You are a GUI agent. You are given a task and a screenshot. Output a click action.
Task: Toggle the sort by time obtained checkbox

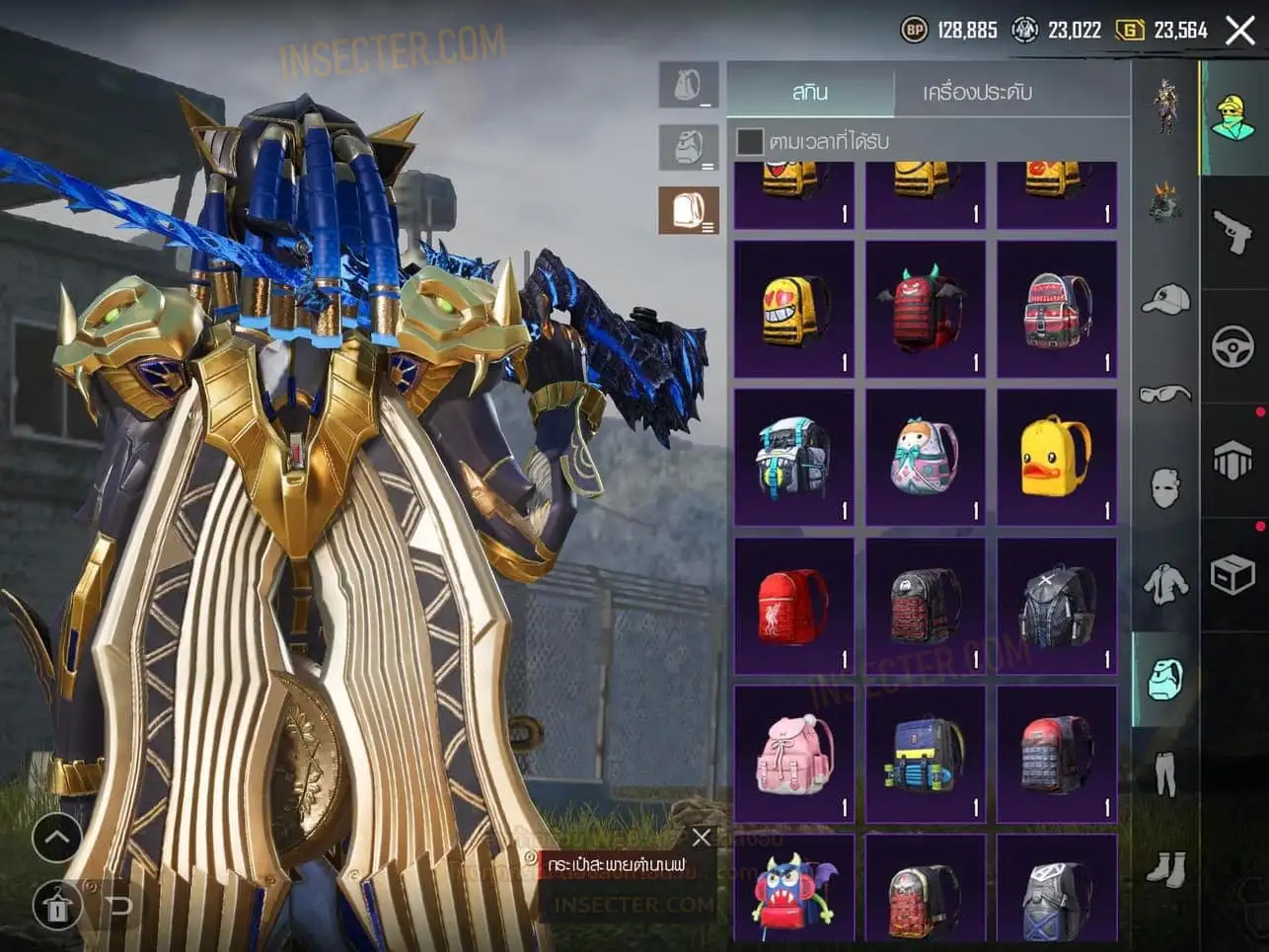(750, 141)
